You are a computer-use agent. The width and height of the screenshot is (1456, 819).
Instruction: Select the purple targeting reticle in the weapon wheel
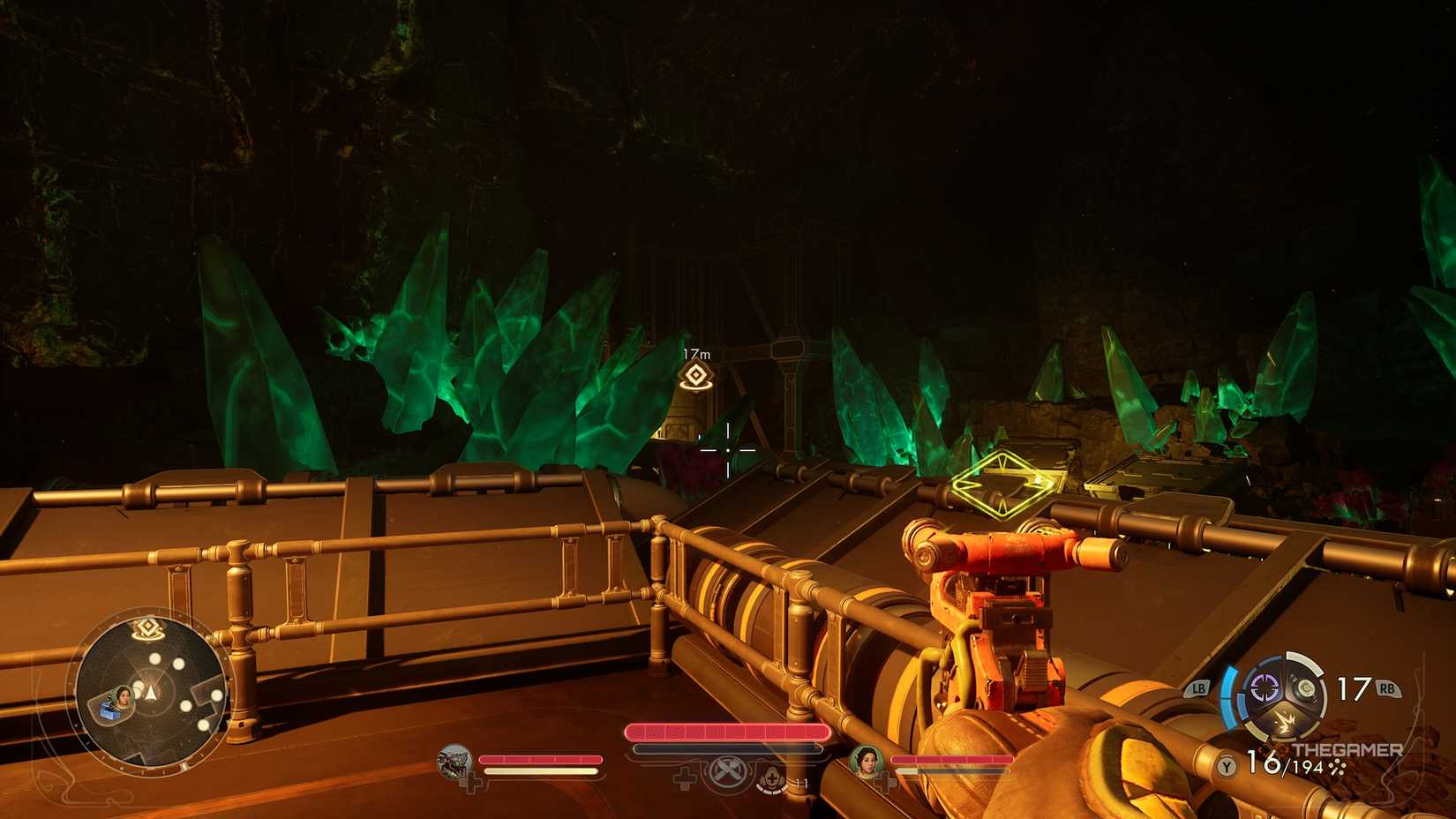(1264, 688)
